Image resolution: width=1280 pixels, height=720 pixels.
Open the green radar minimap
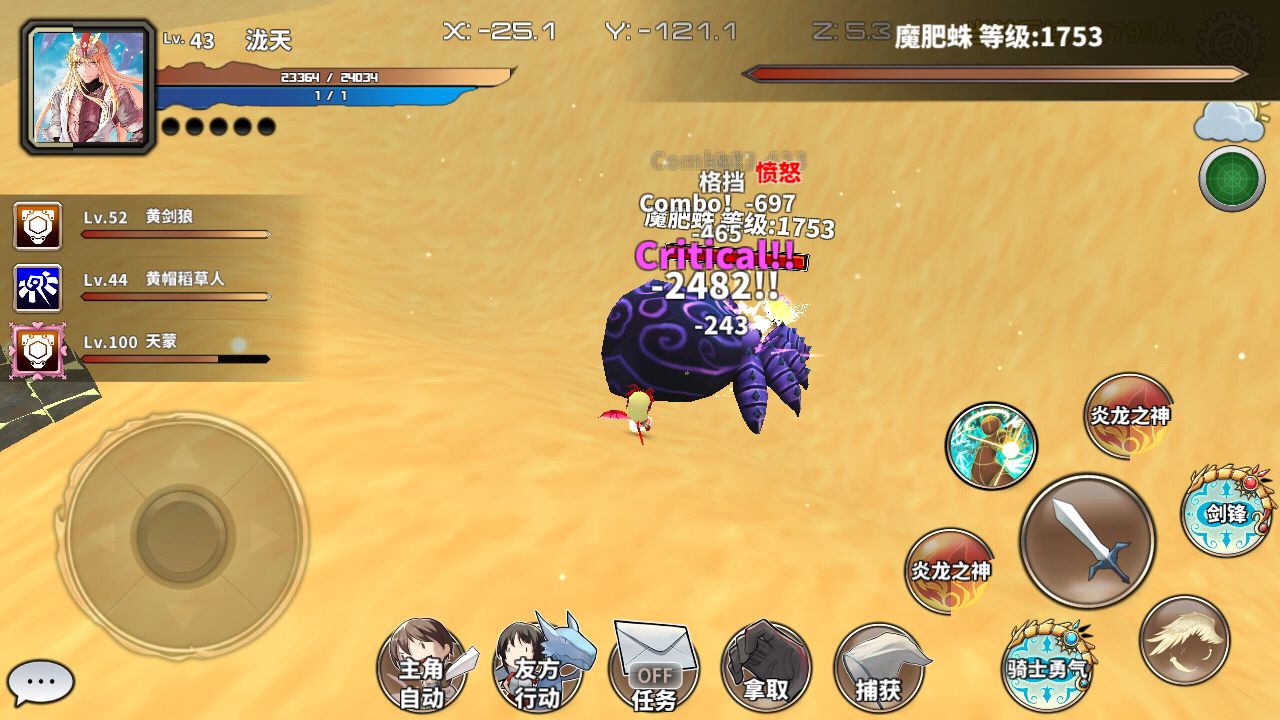click(1232, 179)
